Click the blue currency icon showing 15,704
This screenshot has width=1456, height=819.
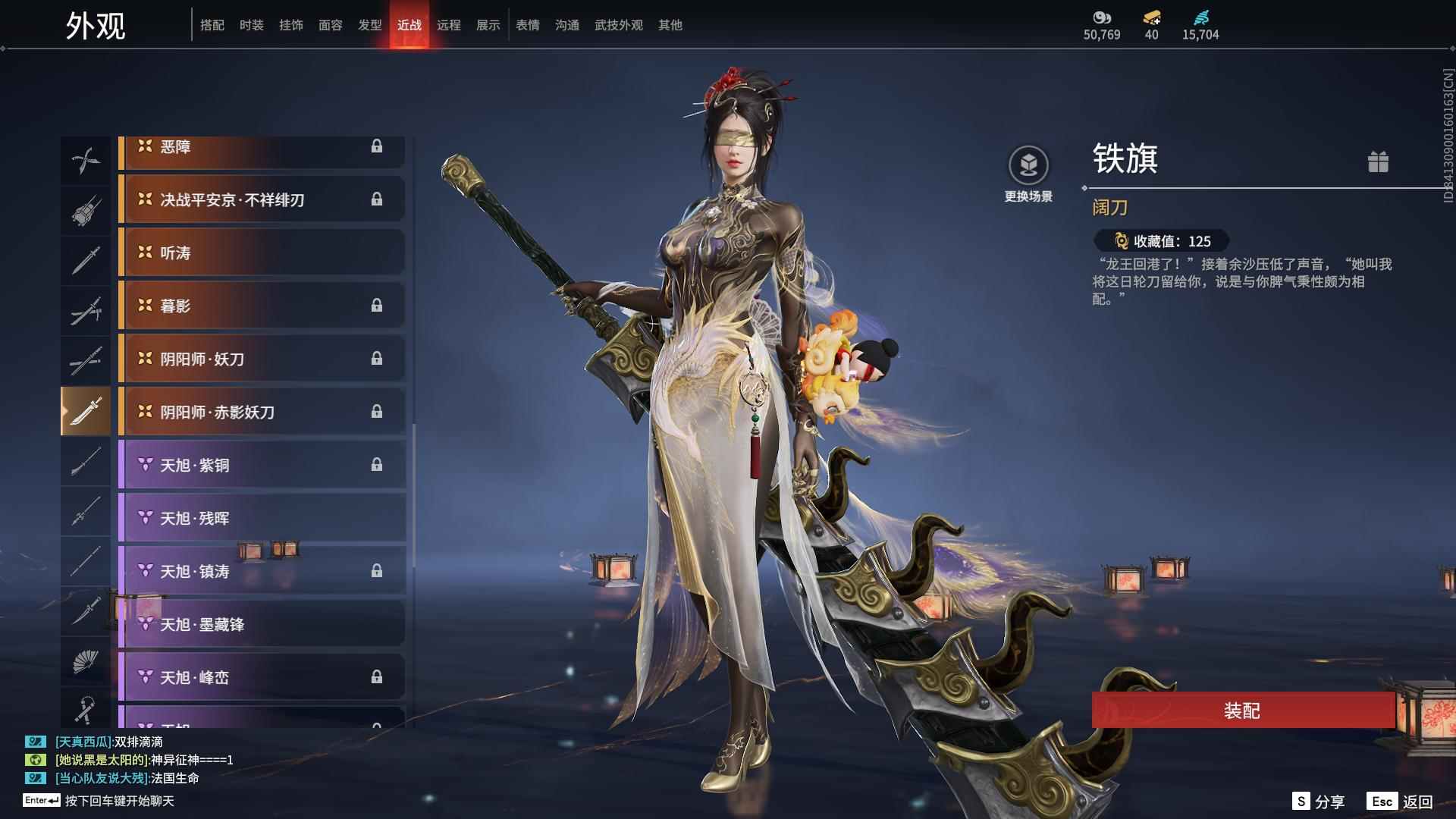pyautogui.click(x=1202, y=17)
